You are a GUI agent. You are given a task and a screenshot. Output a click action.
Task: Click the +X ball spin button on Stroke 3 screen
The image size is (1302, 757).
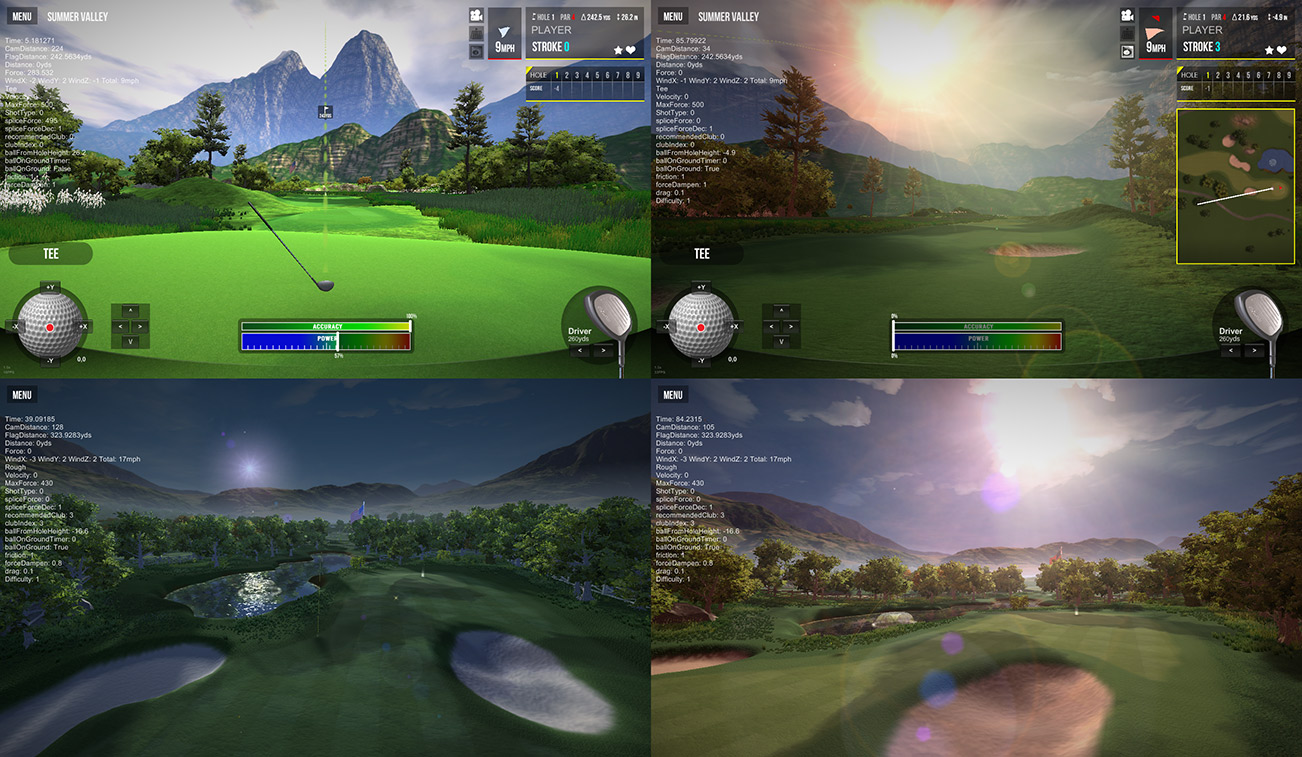pos(735,326)
